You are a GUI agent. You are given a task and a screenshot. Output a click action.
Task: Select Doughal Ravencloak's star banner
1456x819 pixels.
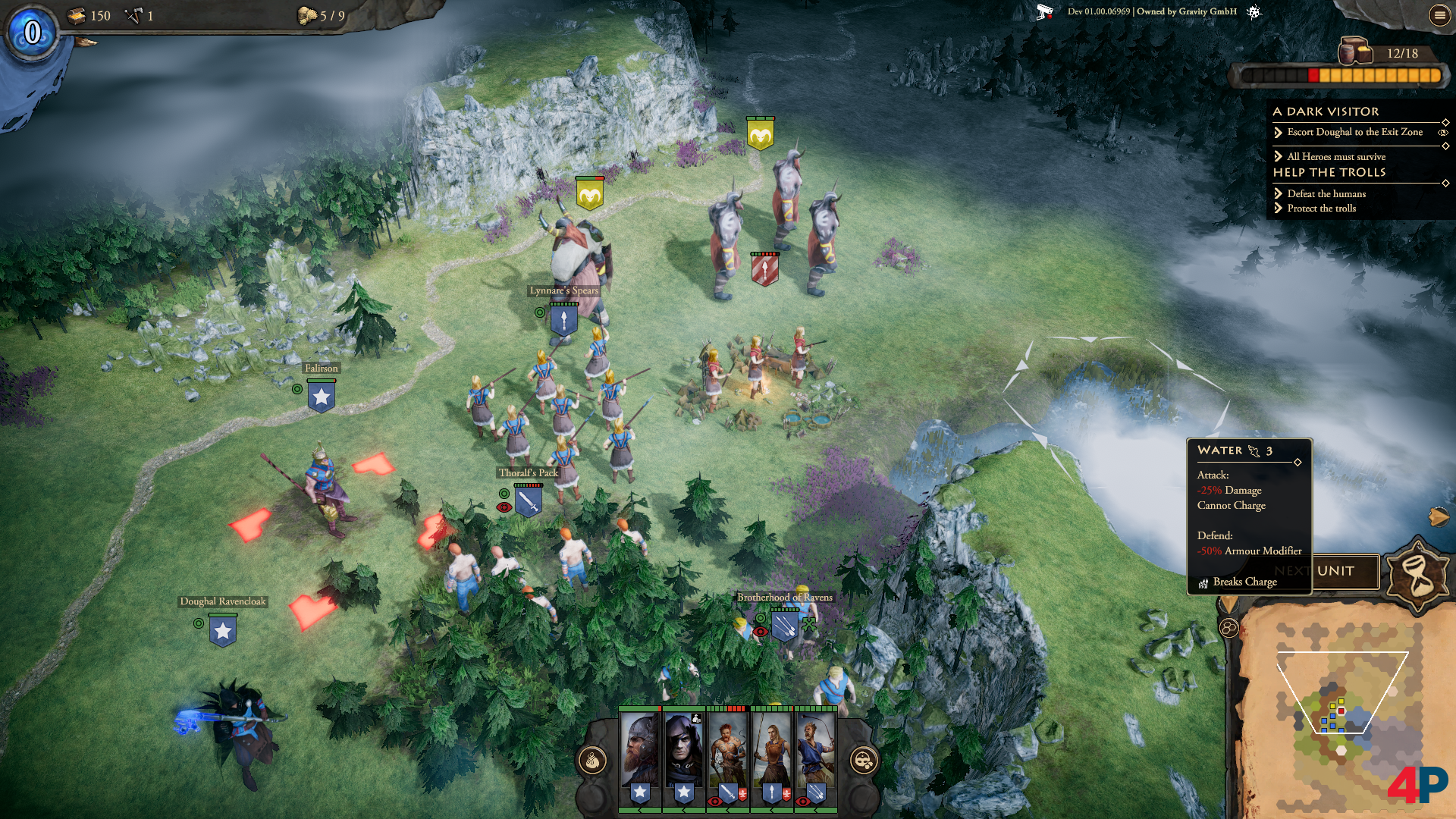(x=222, y=631)
